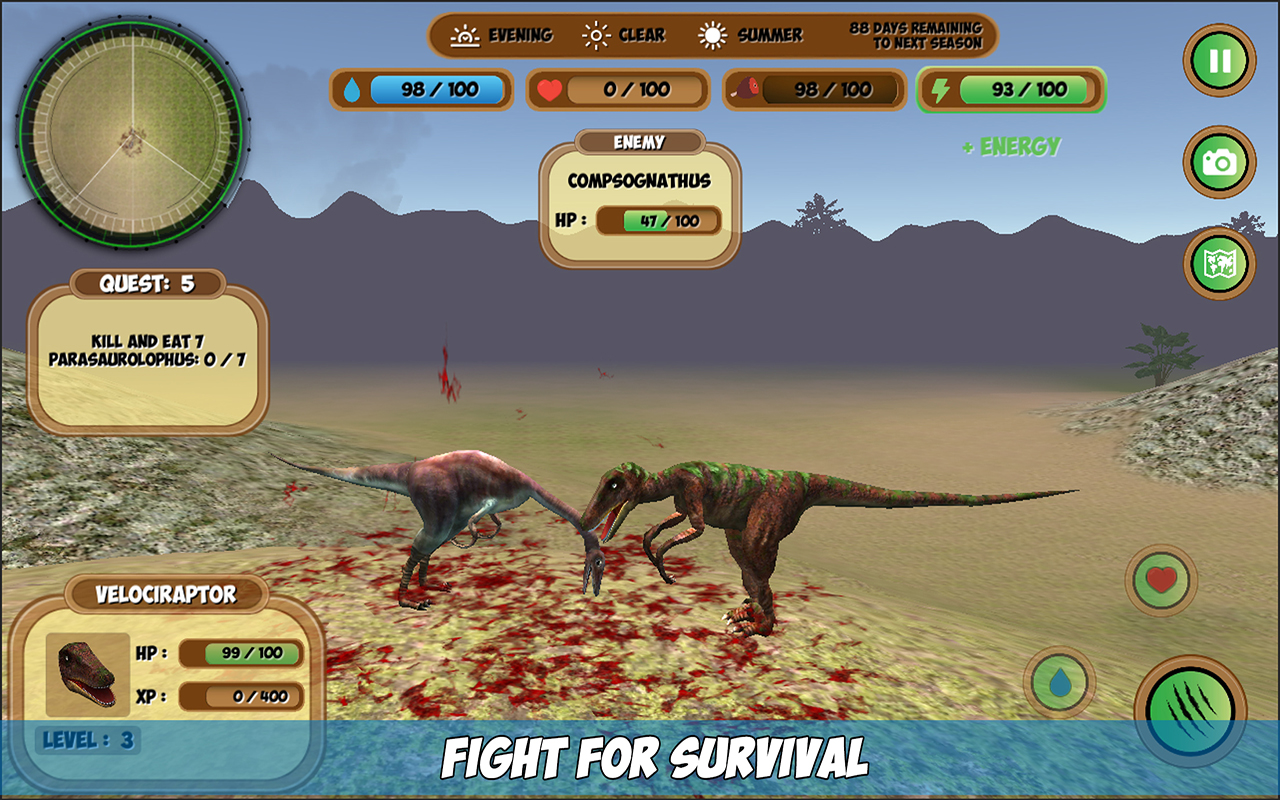
Task: Click the water stat droplet icon
Action: point(353,89)
